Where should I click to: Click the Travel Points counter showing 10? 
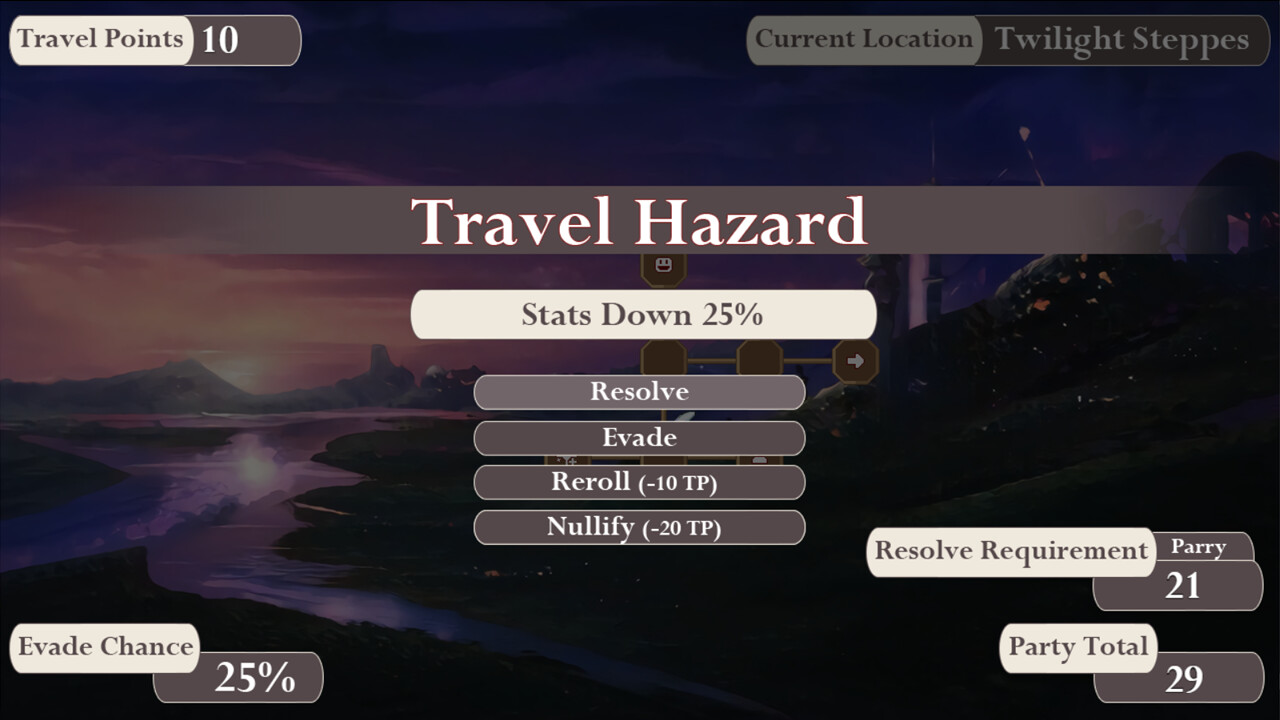click(x=155, y=40)
